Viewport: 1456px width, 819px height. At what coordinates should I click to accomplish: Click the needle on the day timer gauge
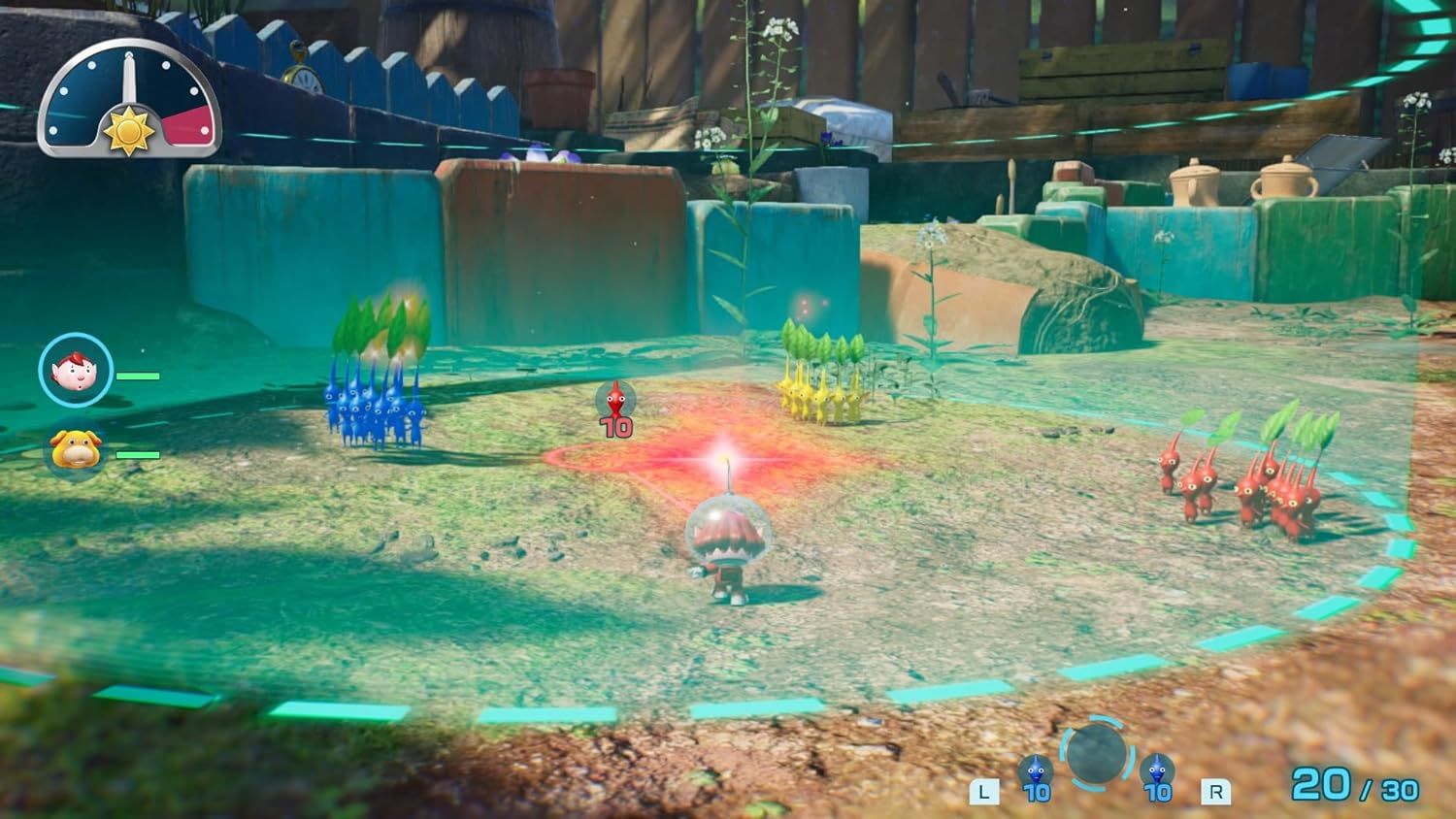click(129, 78)
